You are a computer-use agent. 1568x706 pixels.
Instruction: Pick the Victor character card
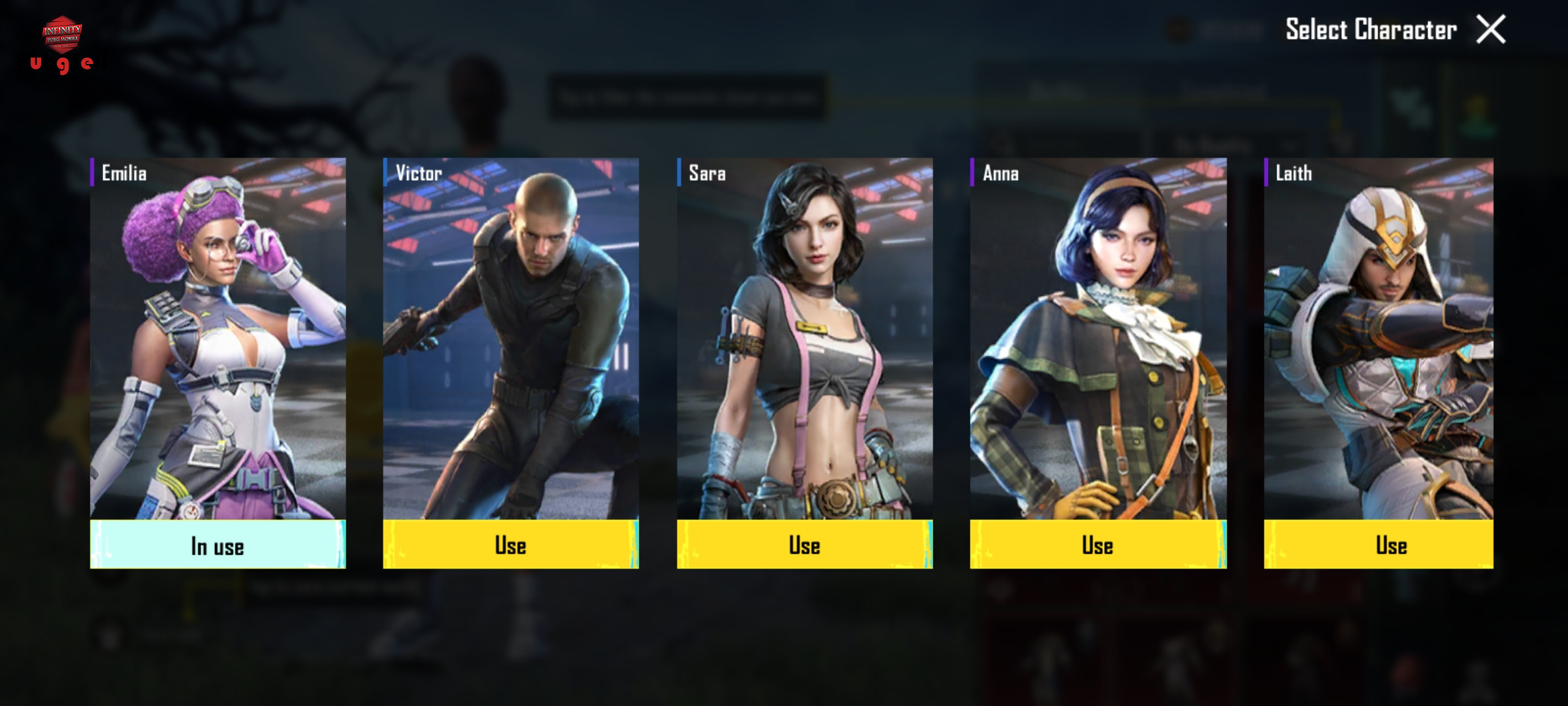510,339
